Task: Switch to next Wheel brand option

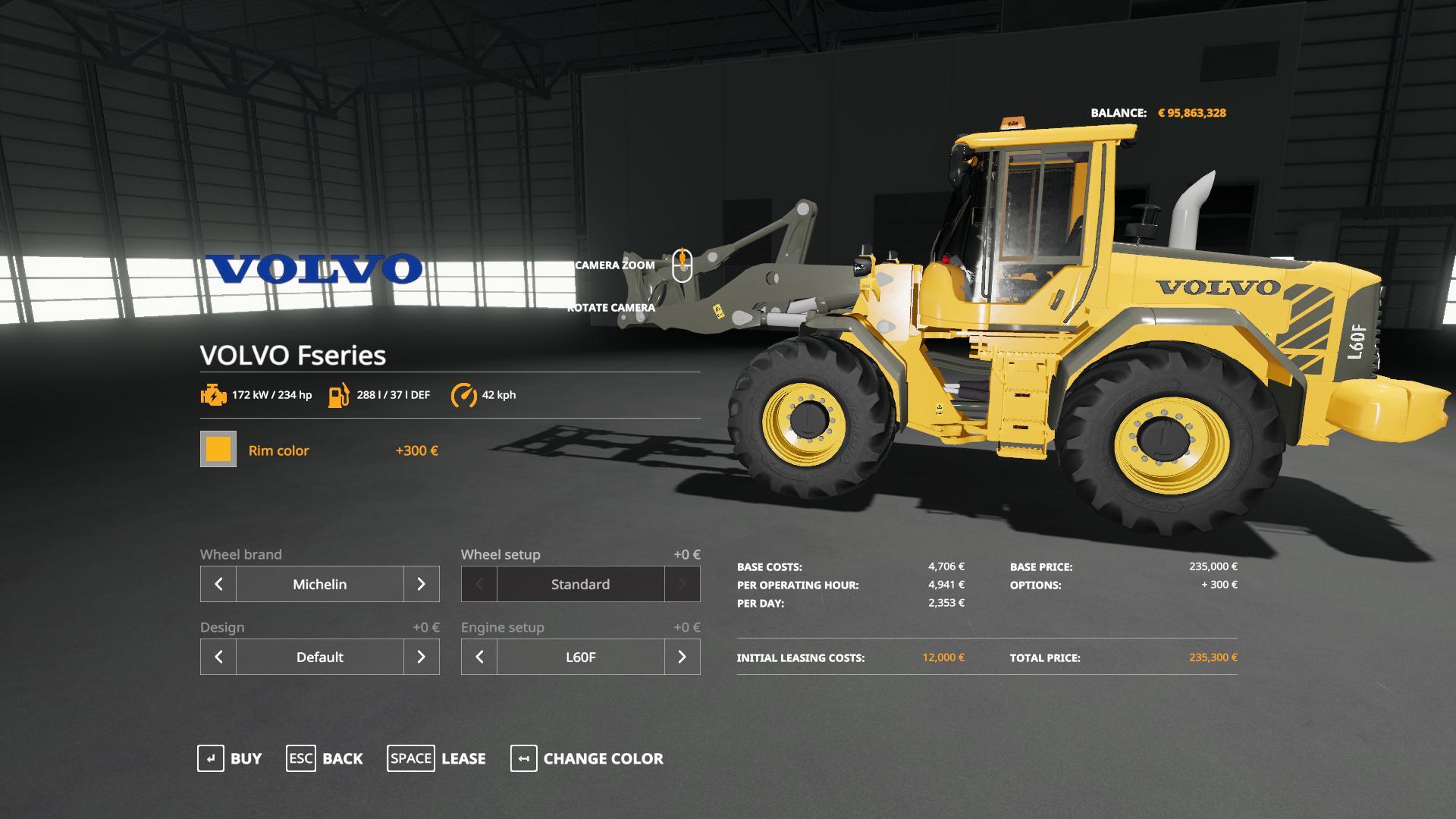Action: (x=421, y=584)
